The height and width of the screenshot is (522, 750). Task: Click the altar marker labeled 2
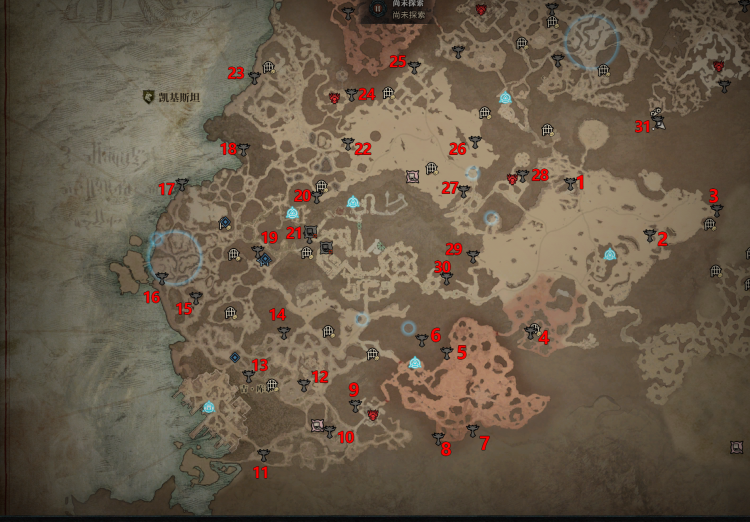click(x=650, y=236)
